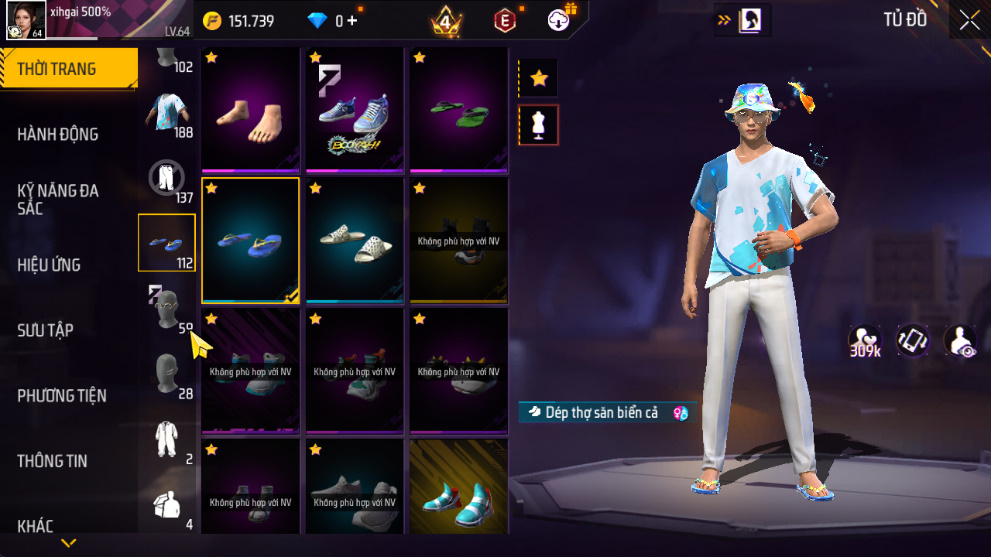Select the teal and red sneakers
This screenshot has height=557, width=991.
tap(459, 497)
